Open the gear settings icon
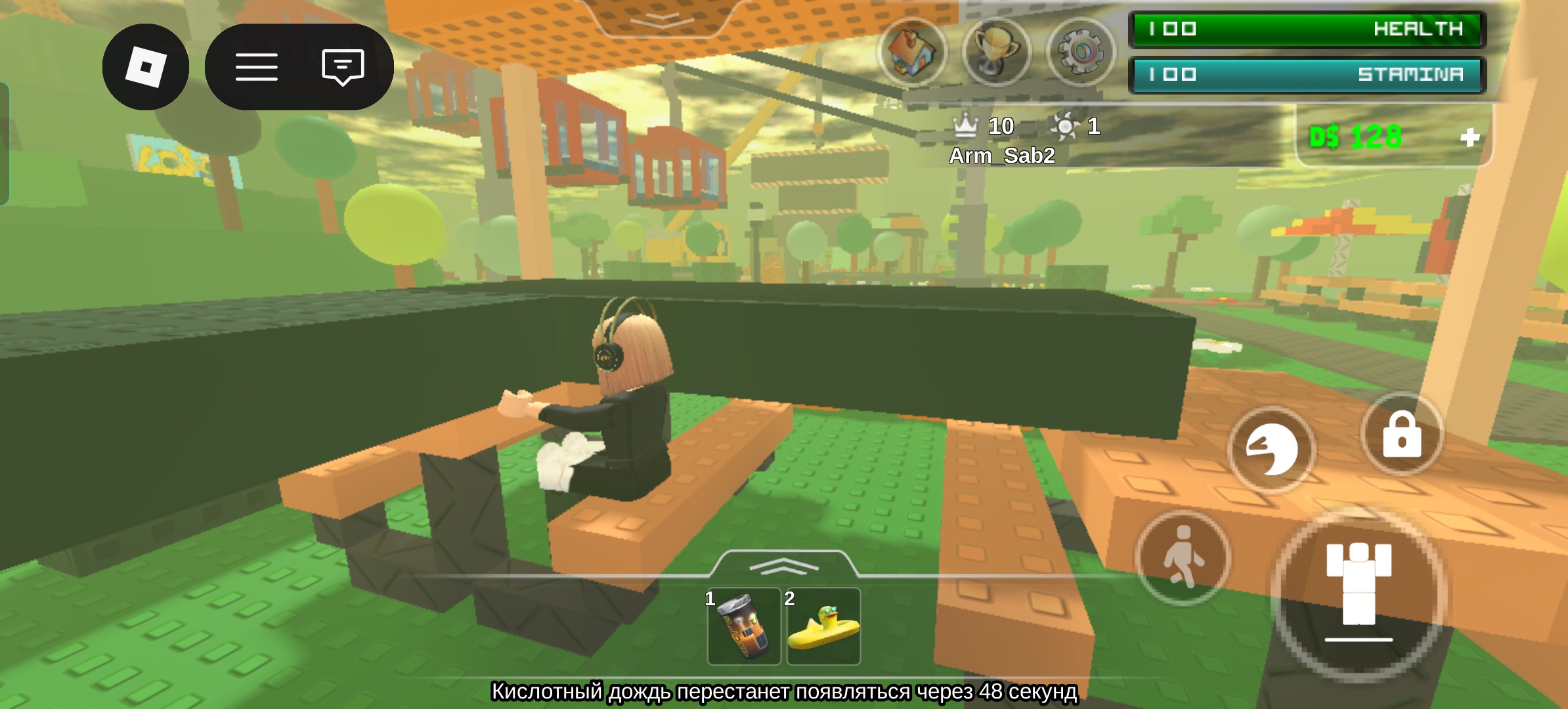Screen dimensions: 1568x709 pos(1081,52)
